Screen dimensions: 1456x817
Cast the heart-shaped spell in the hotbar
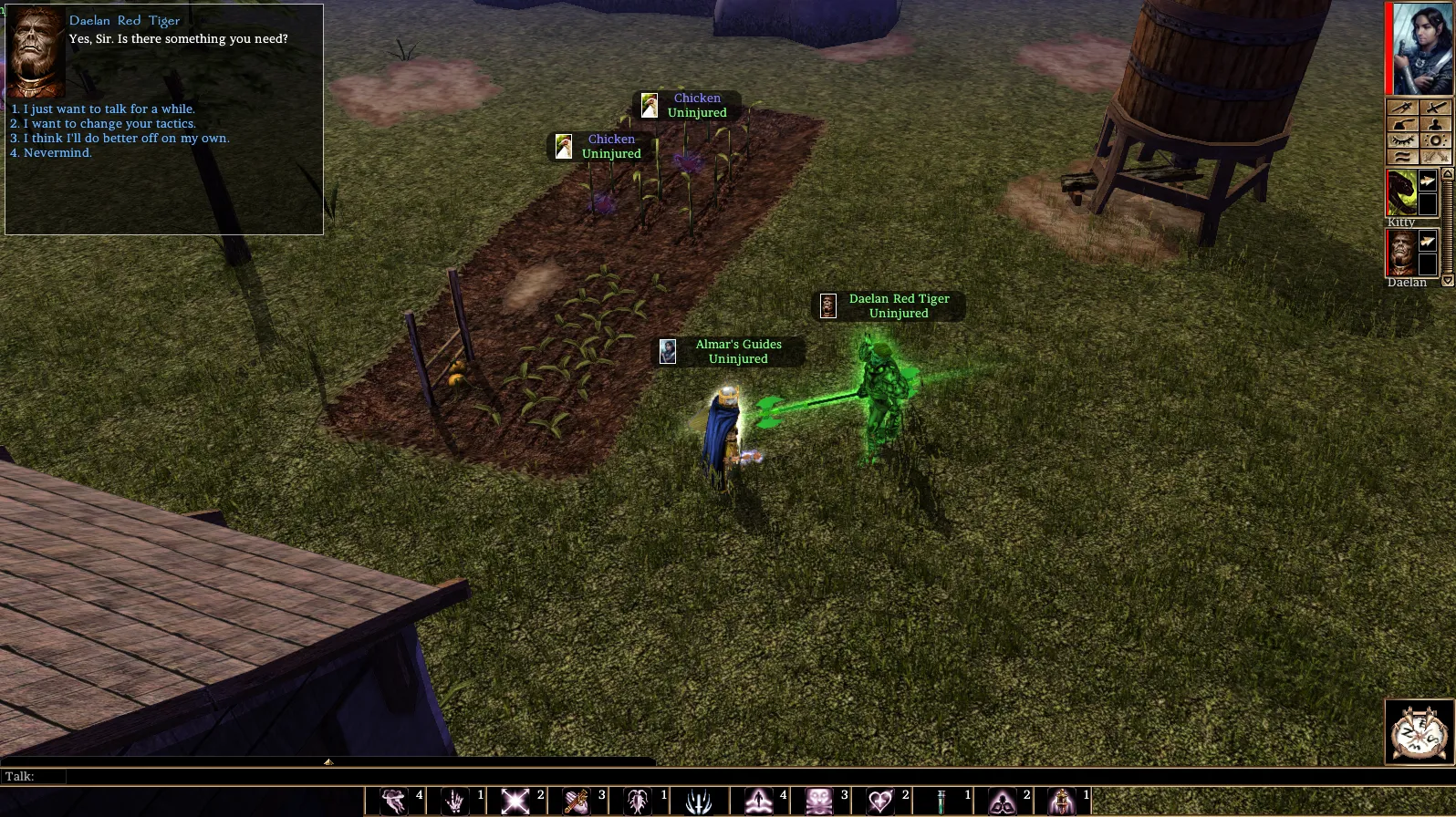(x=880, y=801)
